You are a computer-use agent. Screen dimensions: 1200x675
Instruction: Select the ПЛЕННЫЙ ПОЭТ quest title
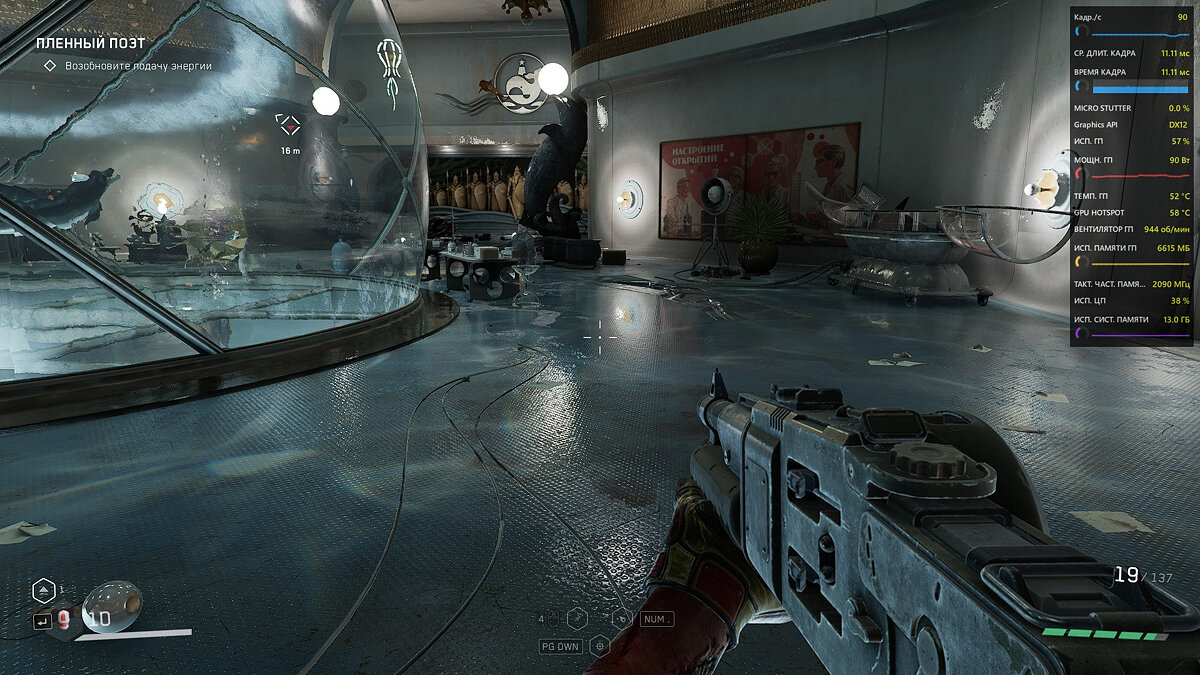click(x=90, y=44)
